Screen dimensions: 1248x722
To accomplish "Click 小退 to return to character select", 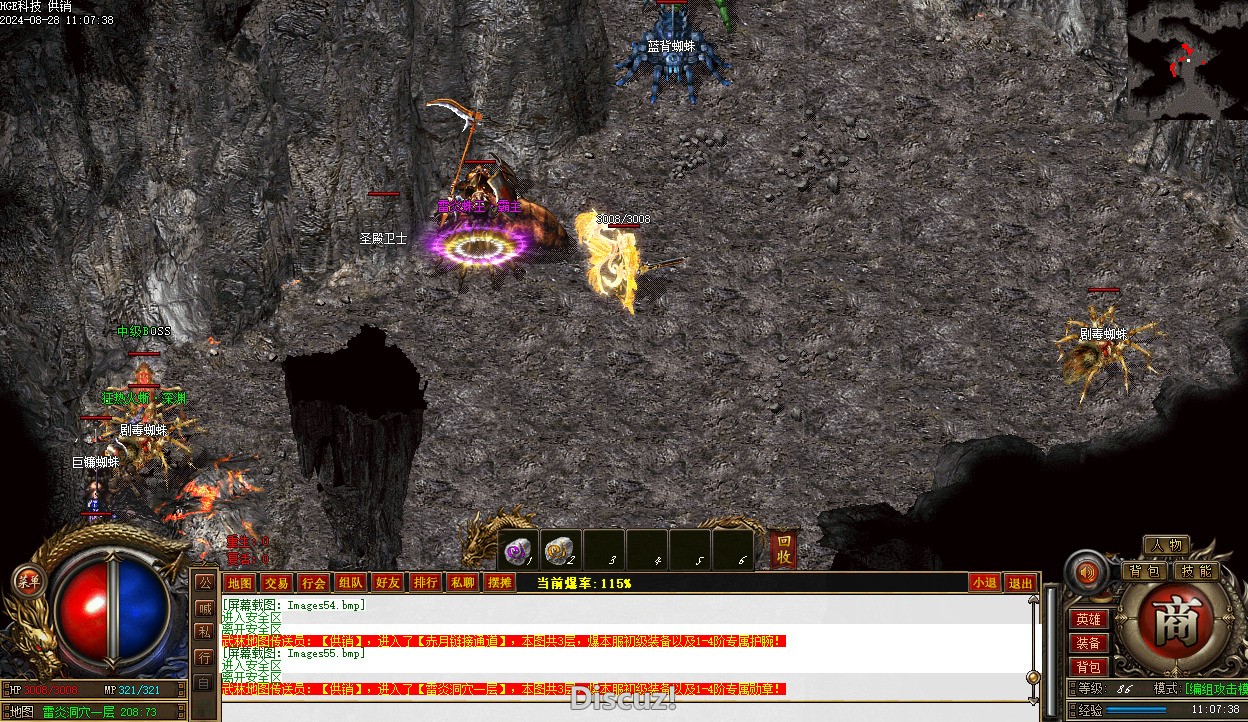I will pyautogui.click(x=984, y=583).
